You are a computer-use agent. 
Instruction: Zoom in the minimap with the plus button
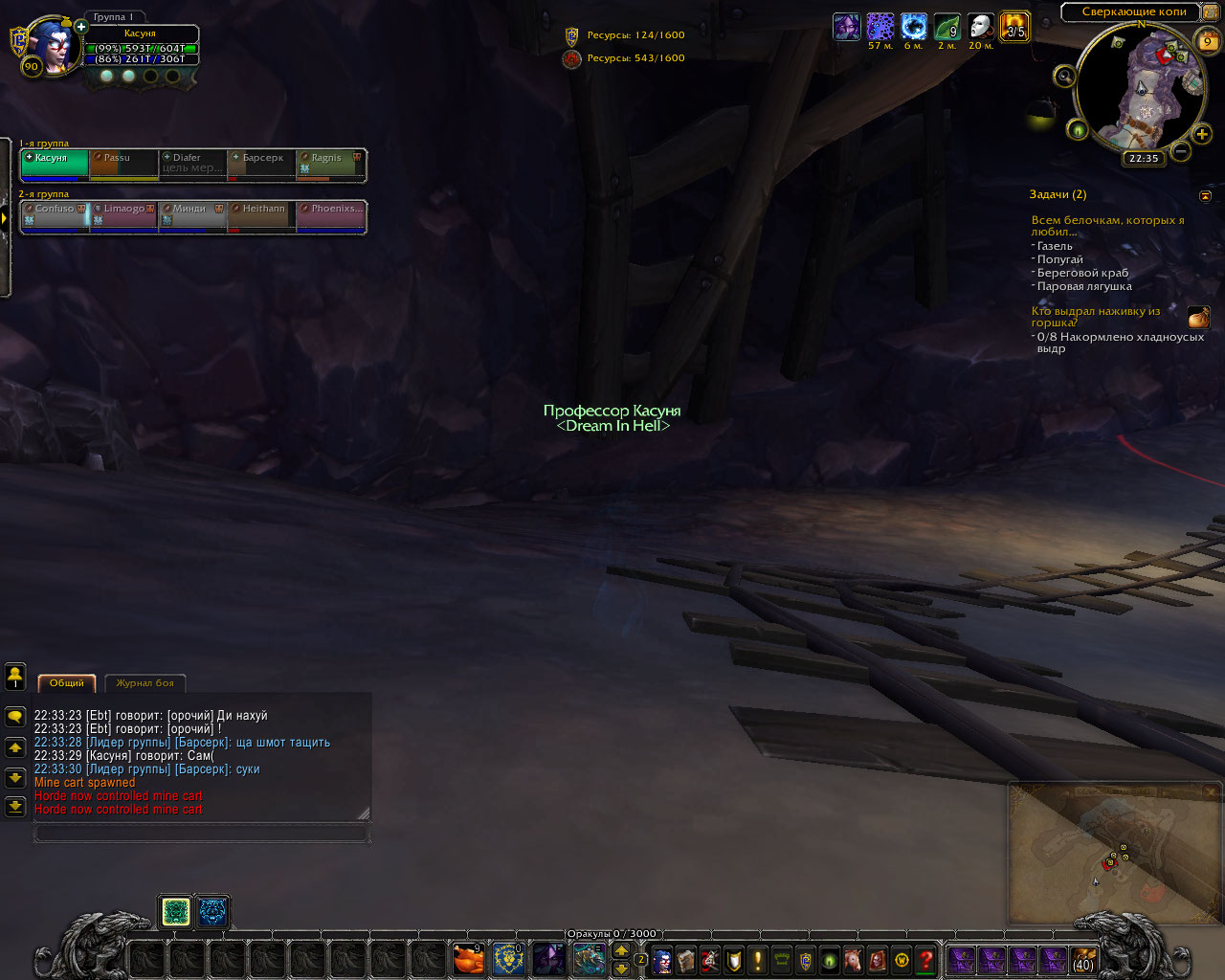pos(1202,134)
